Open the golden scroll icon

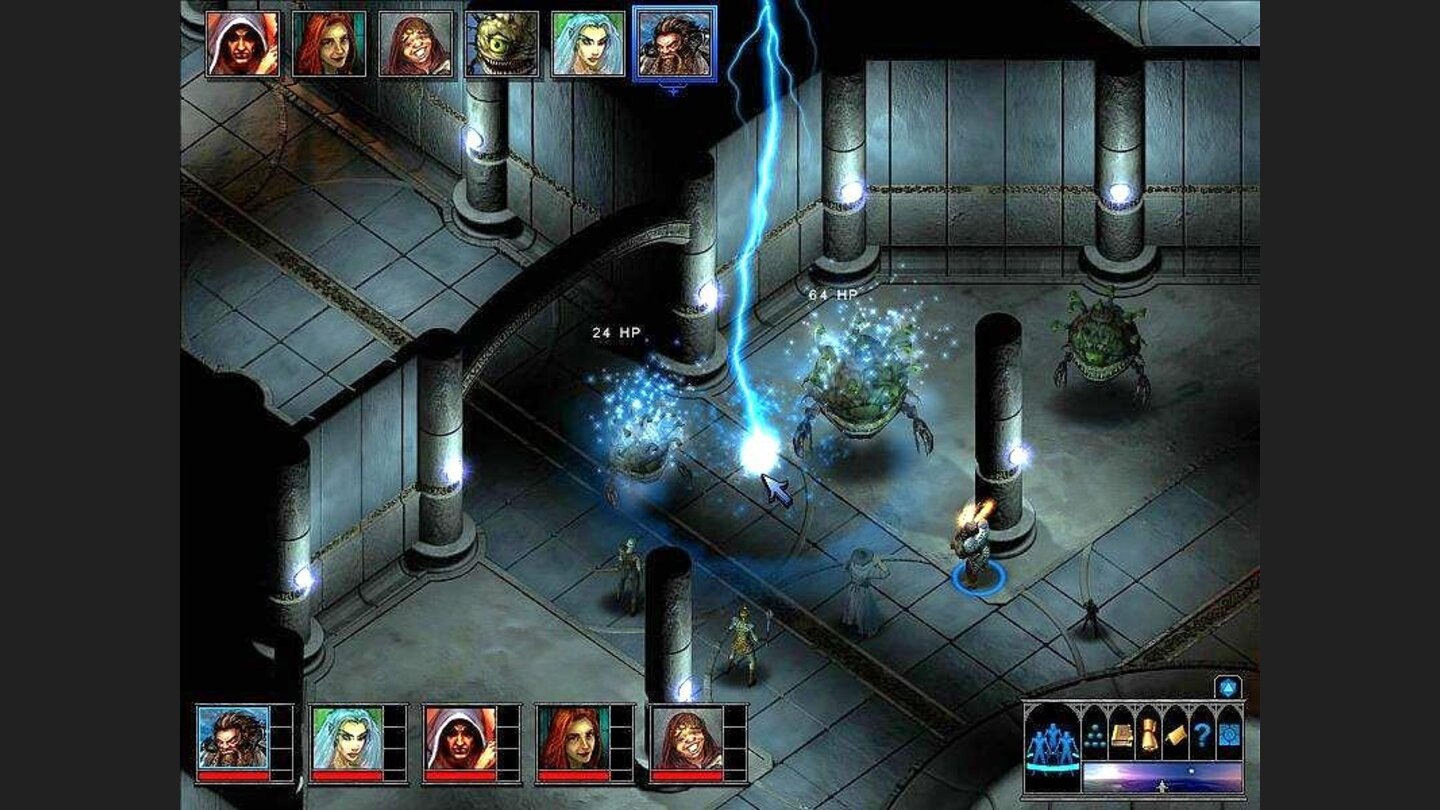[x=1149, y=735]
